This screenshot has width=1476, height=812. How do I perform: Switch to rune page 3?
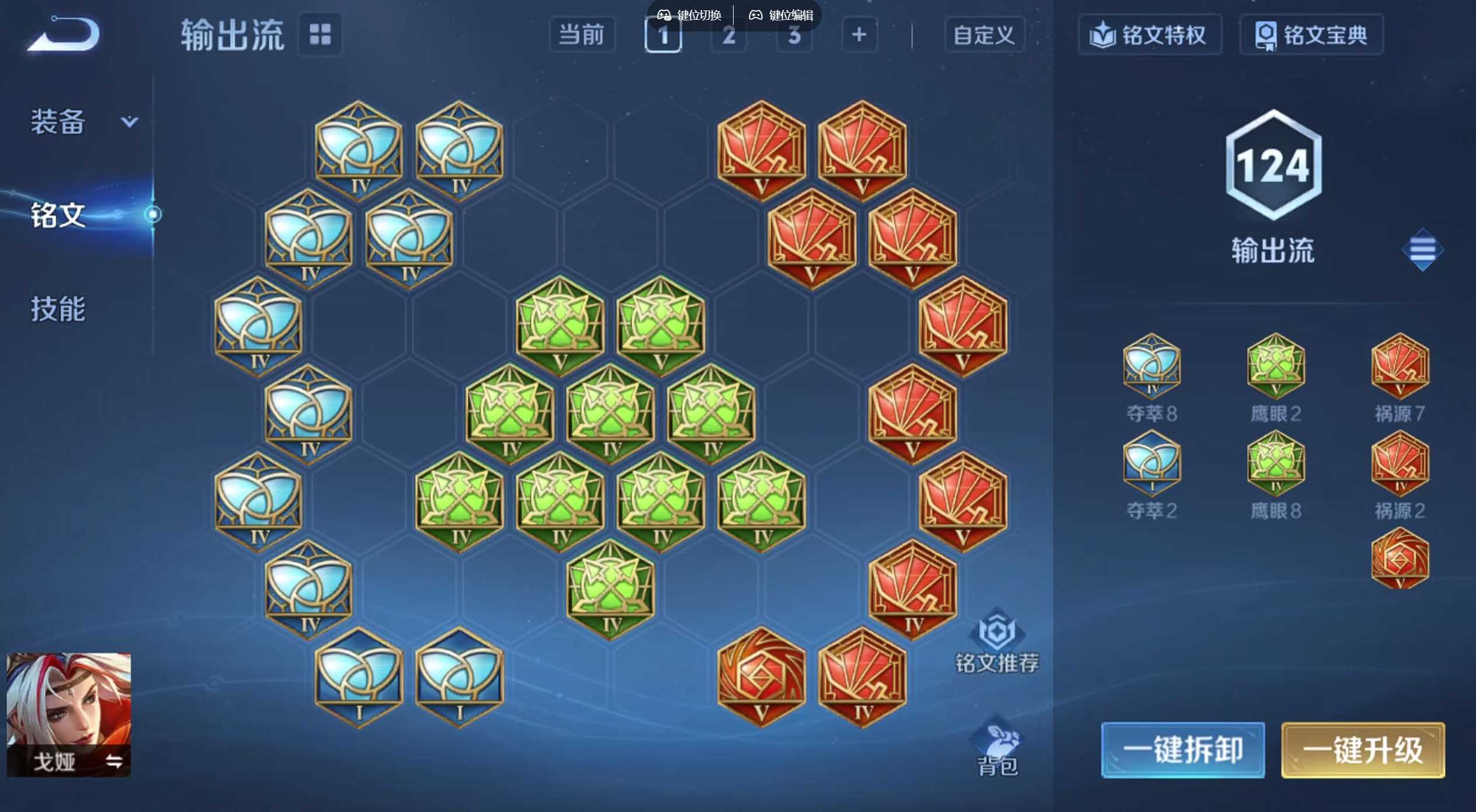tap(794, 35)
